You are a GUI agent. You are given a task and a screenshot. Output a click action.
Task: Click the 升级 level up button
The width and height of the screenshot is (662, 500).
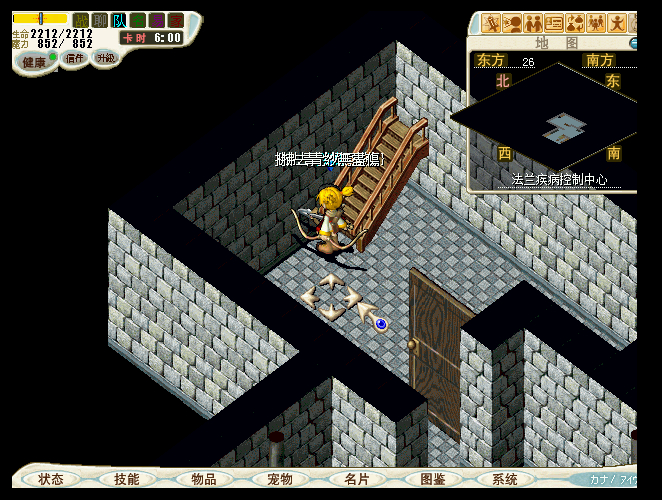pos(105,58)
